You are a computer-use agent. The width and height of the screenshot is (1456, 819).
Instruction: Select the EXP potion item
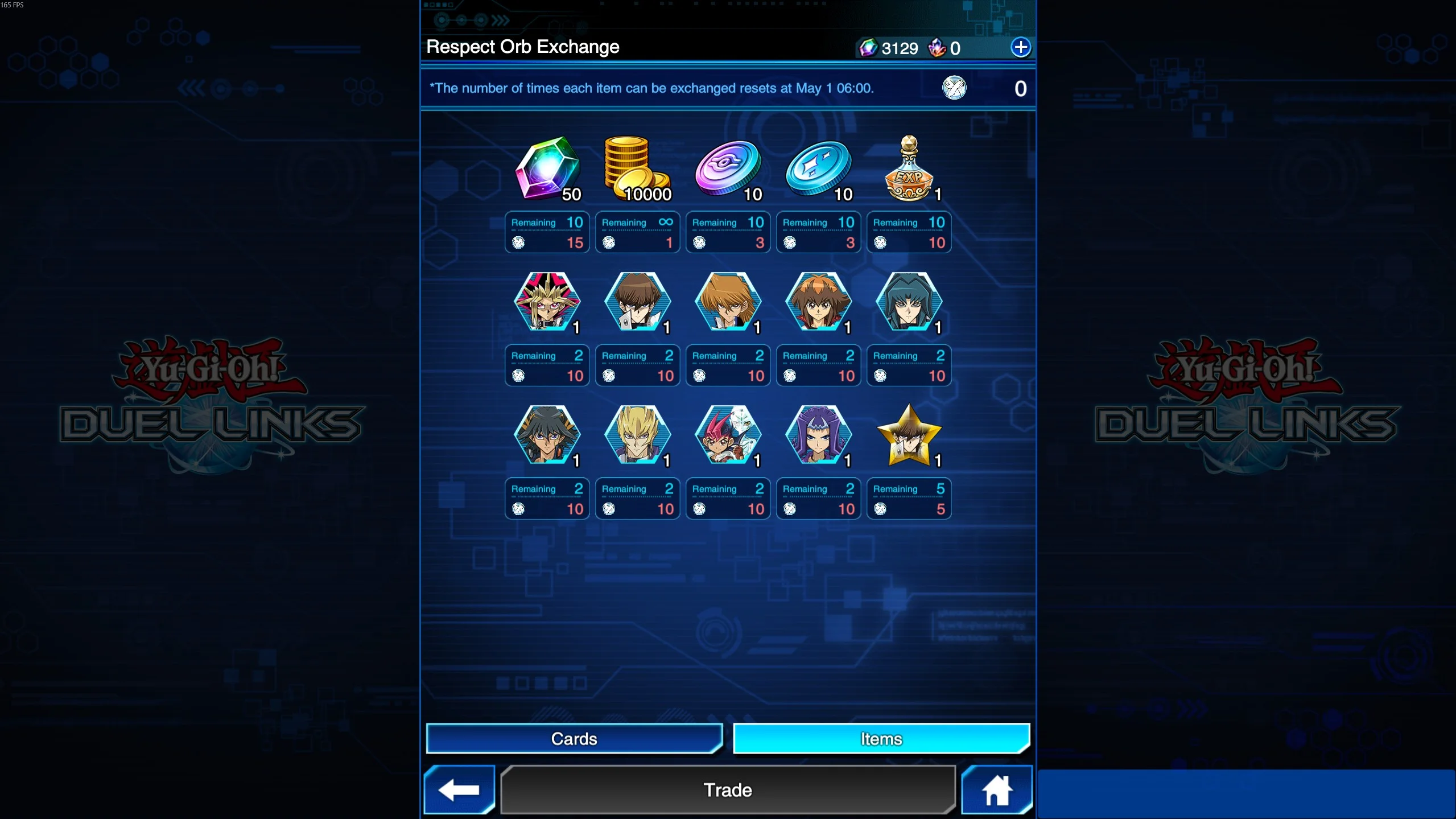point(909,169)
